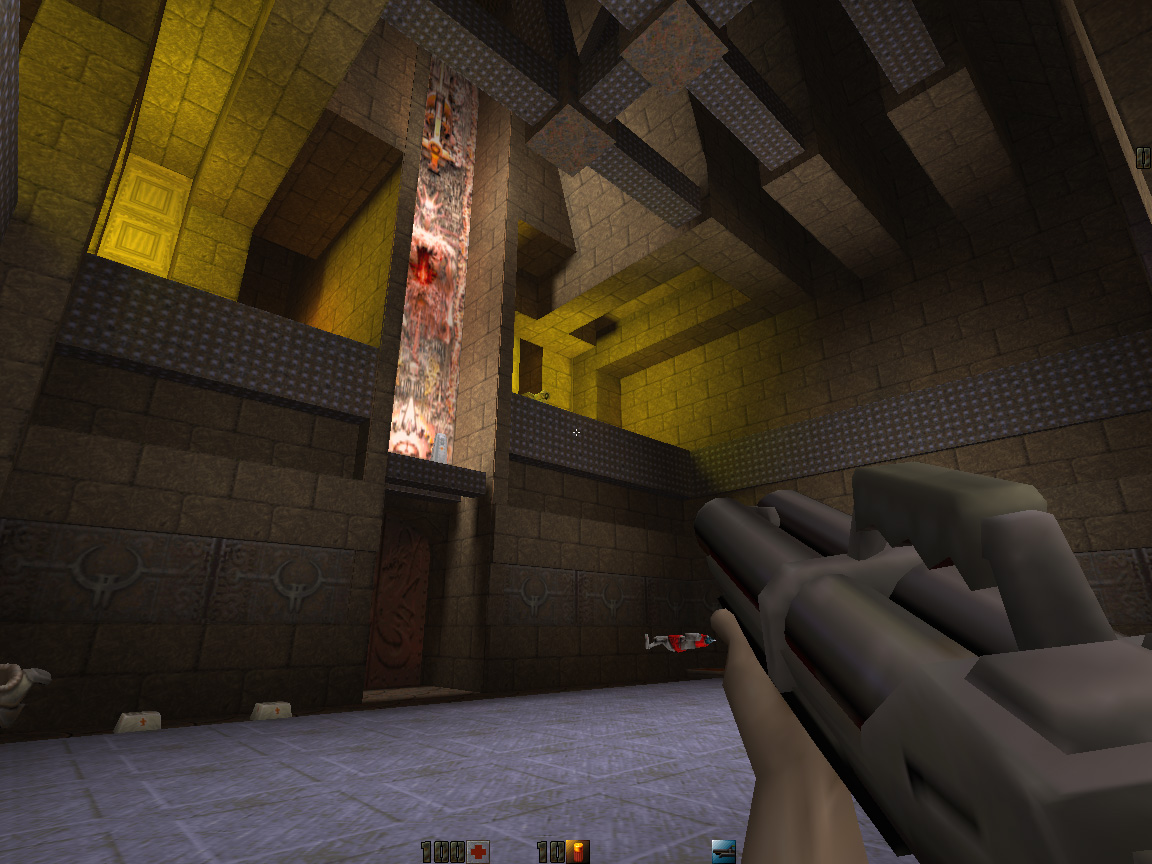Click the red cross health icon

[x=479, y=852]
